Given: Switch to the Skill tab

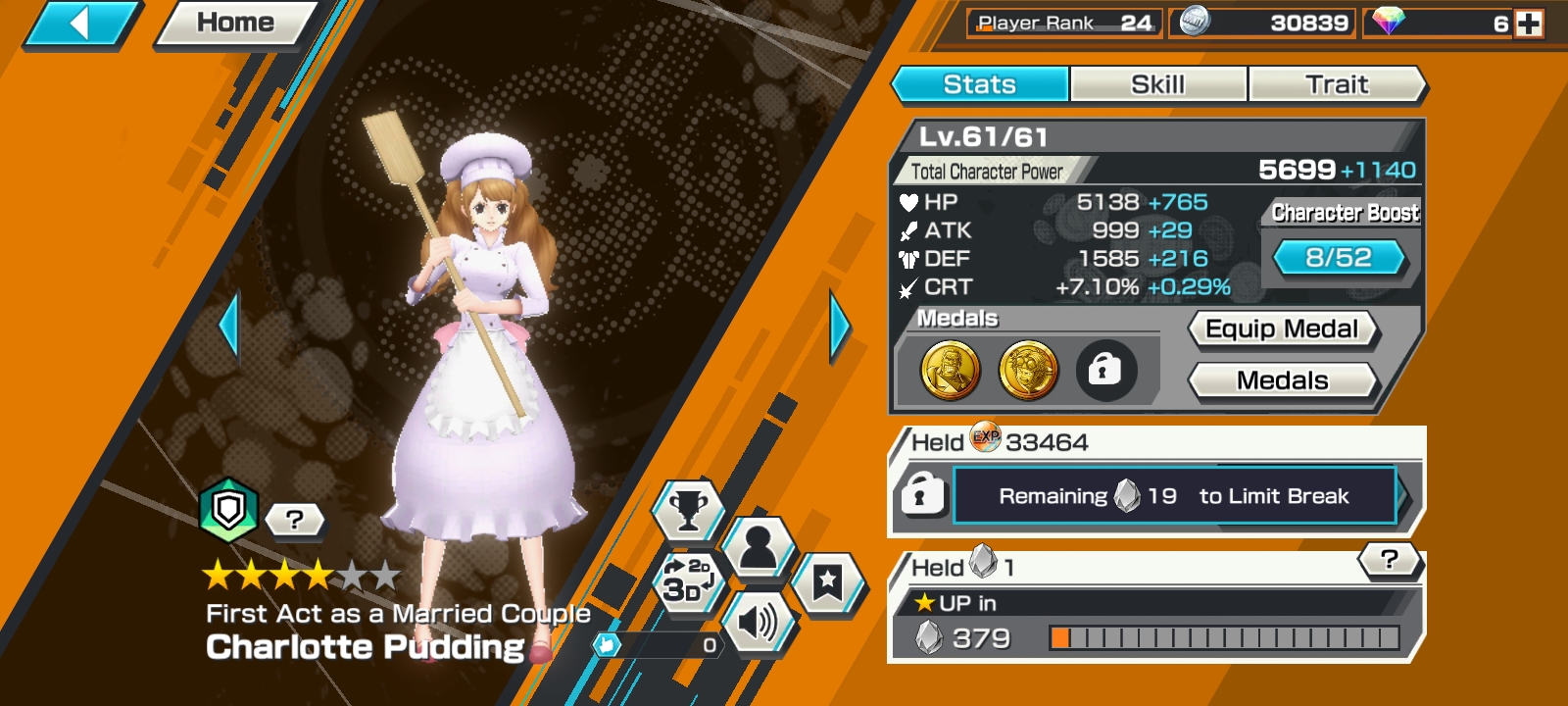Looking at the screenshot, I should pos(1157,84).
